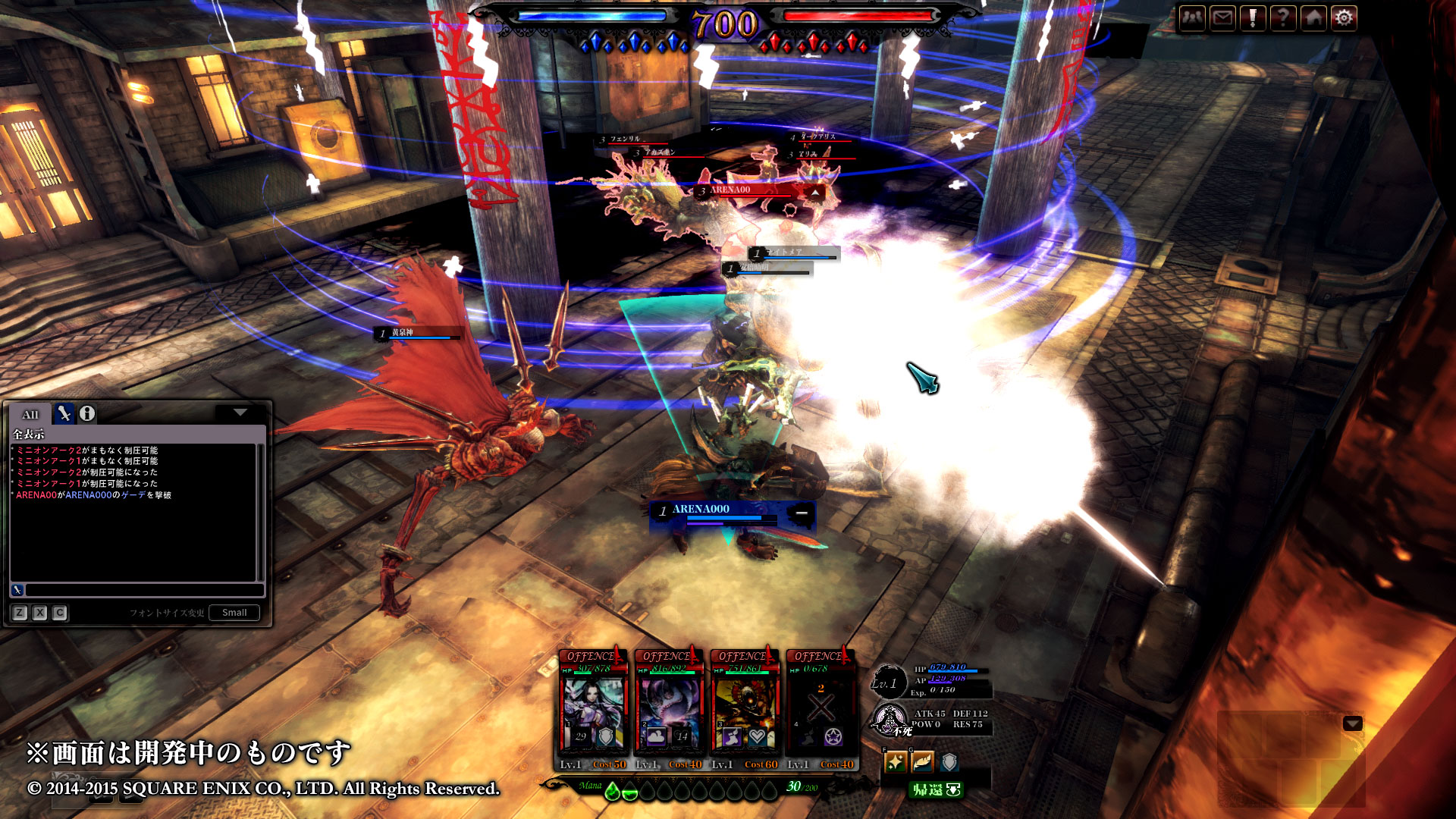Click the home icon button
The width and height of the screenshot is (1456, 819).
(1313, 17)
